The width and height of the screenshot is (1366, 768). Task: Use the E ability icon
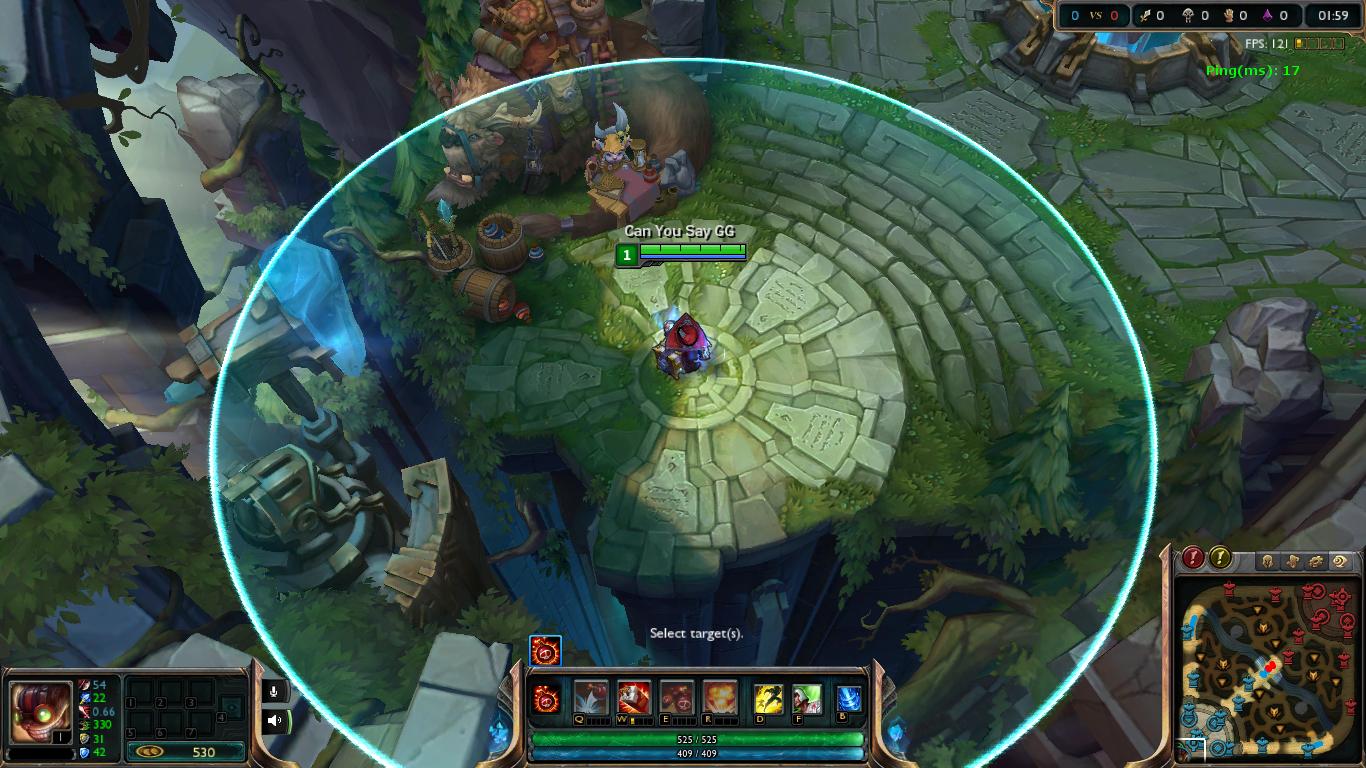coord(677,696)
